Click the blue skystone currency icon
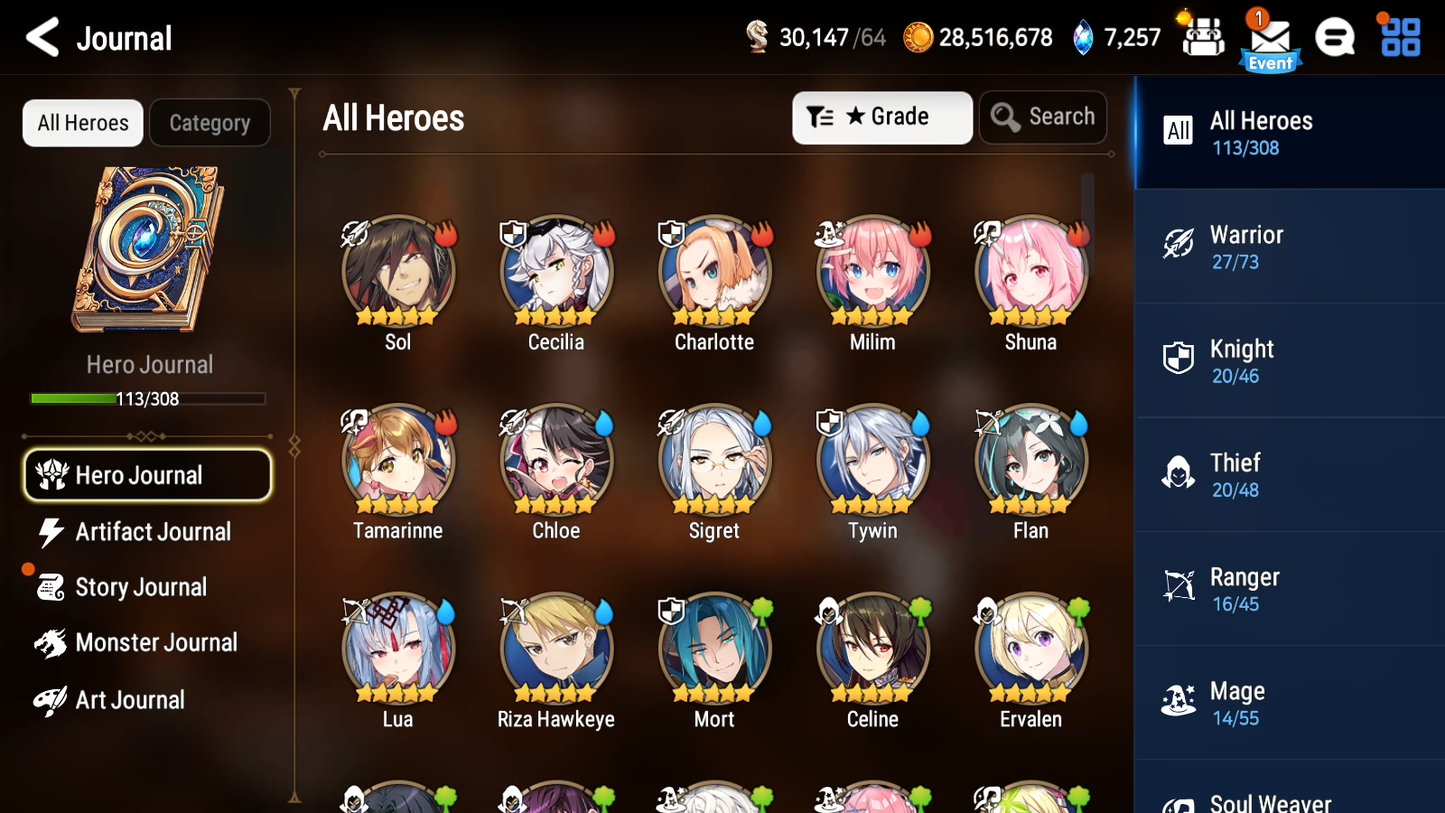Image resolution: width=1445 pixels, height=813 pixels. click(x=1086, y=37)
